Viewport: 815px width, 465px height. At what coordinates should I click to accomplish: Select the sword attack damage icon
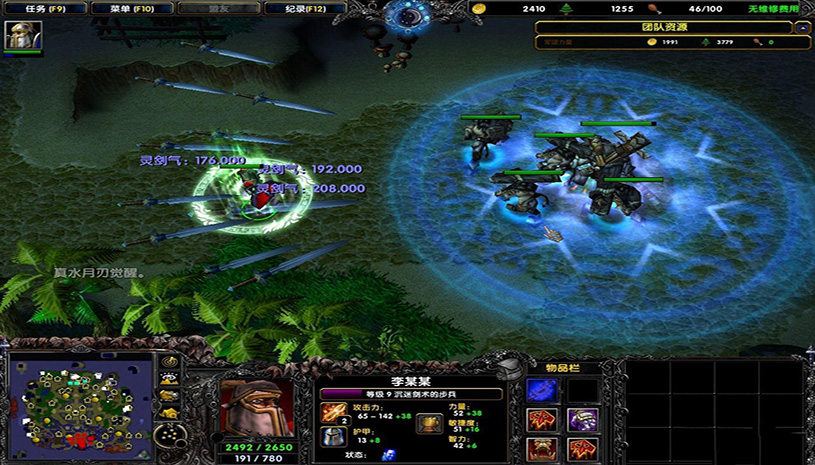pyautogui.click(x=333, y=413)
